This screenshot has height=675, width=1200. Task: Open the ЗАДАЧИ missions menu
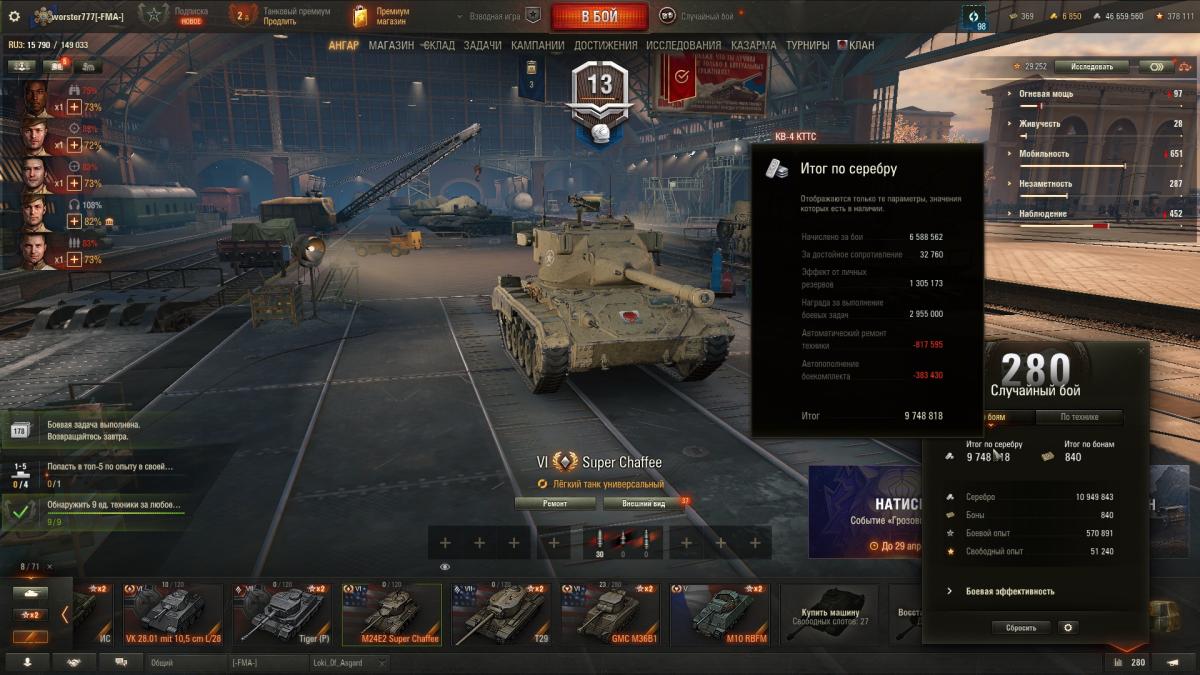click(x=483, y=46)
